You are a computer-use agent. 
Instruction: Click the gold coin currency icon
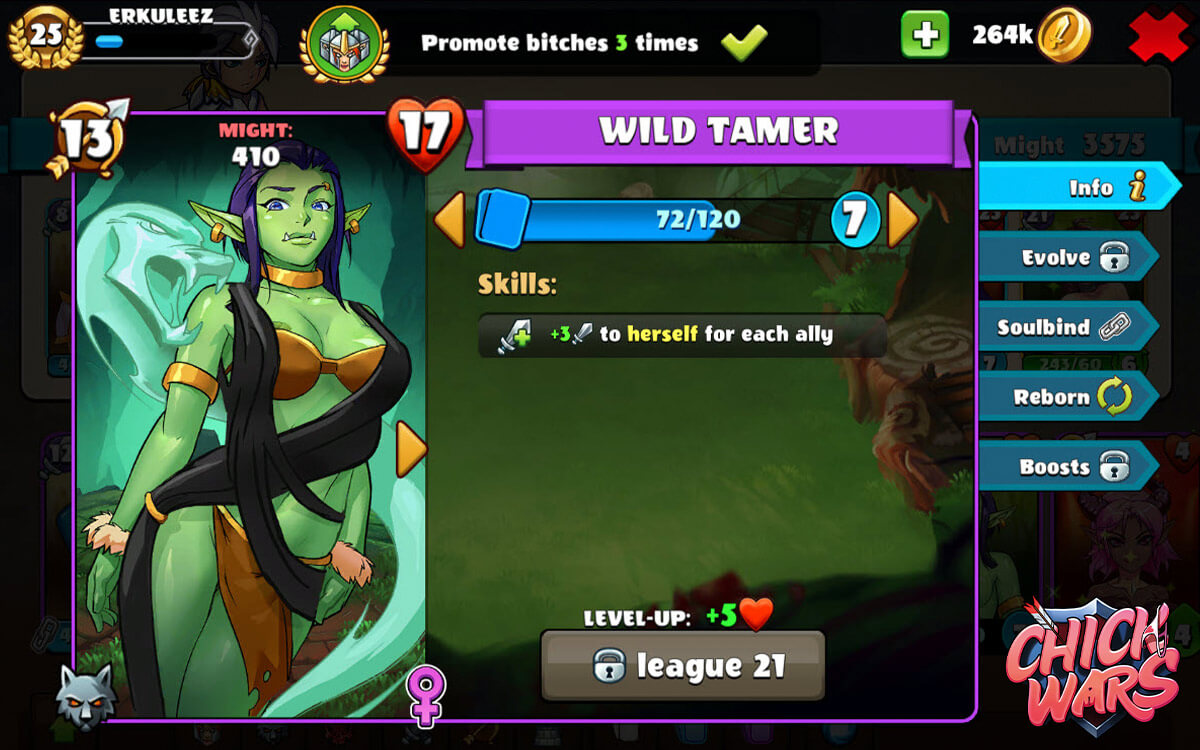click(1063, 36)
